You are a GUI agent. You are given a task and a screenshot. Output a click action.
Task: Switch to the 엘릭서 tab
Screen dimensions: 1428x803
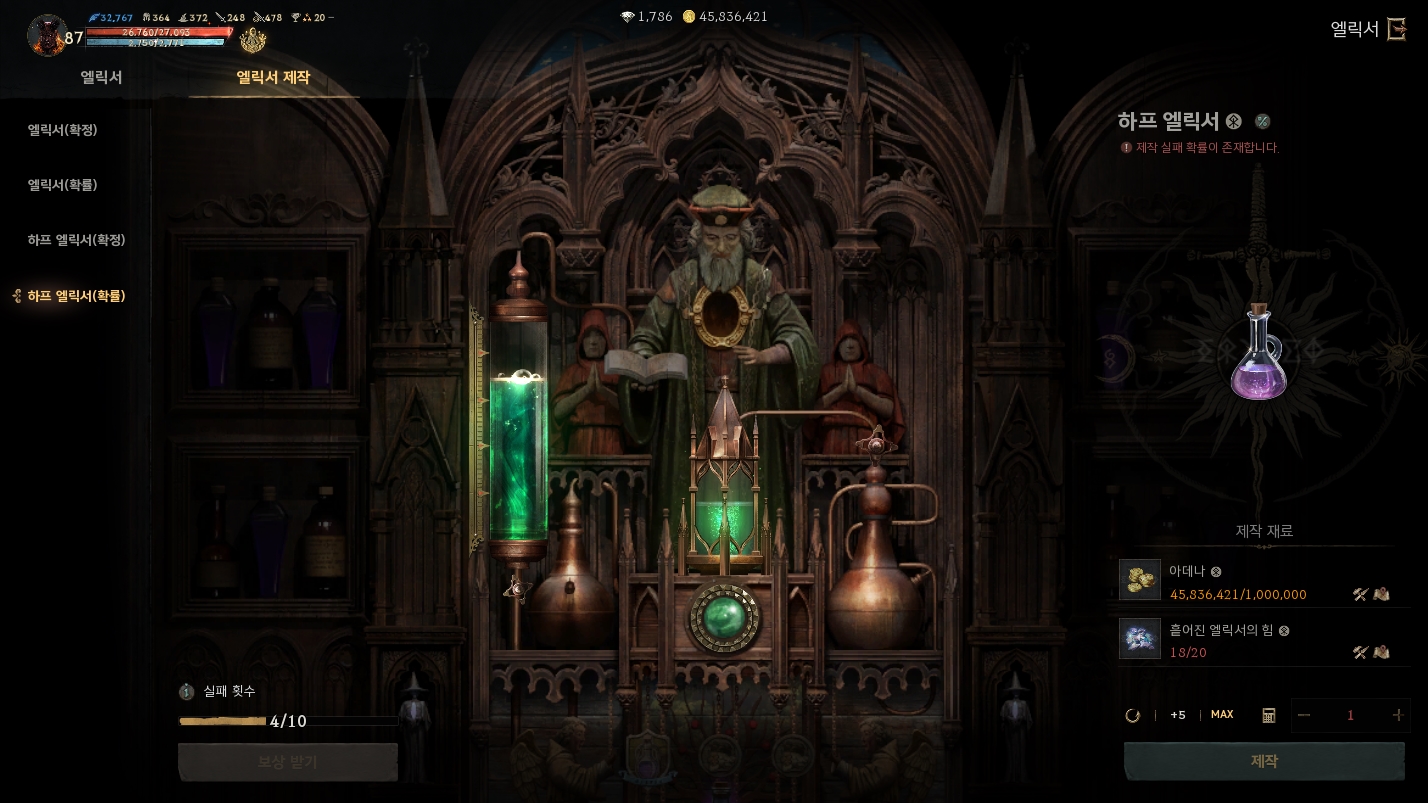pos(102,78)
